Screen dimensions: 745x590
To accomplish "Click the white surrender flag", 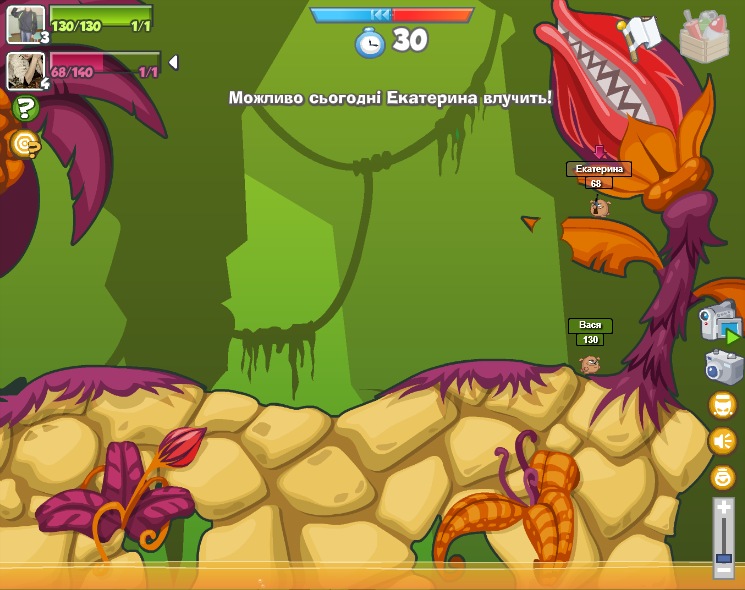I will pyautogui.click(x=642, y=36).
